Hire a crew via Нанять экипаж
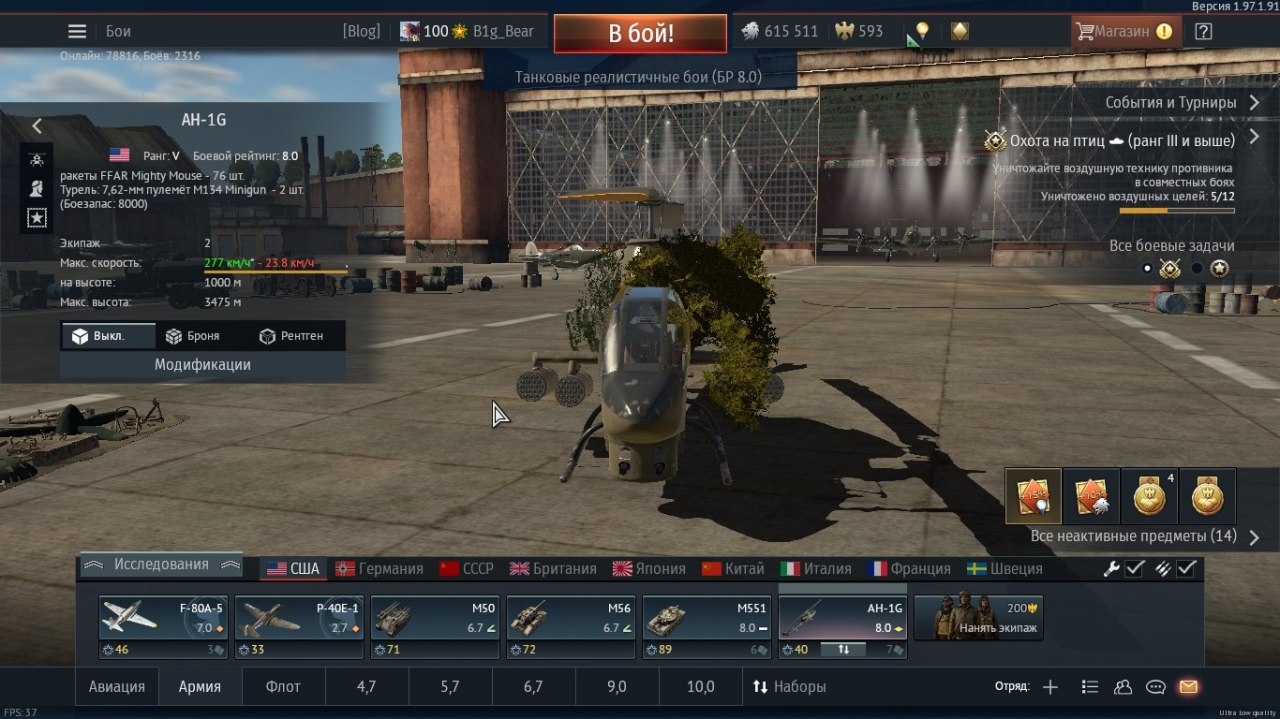 click(978, 618)
